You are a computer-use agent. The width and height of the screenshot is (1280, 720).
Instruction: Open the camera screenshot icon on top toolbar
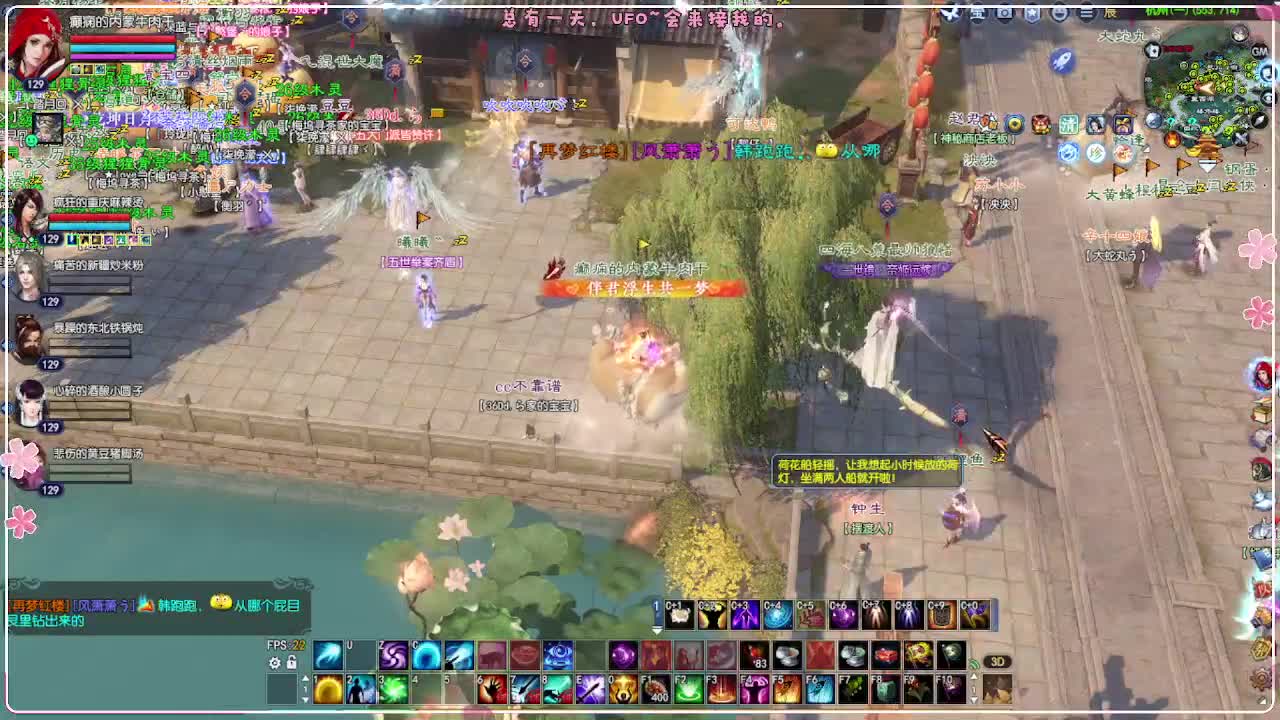point(1005,13)
